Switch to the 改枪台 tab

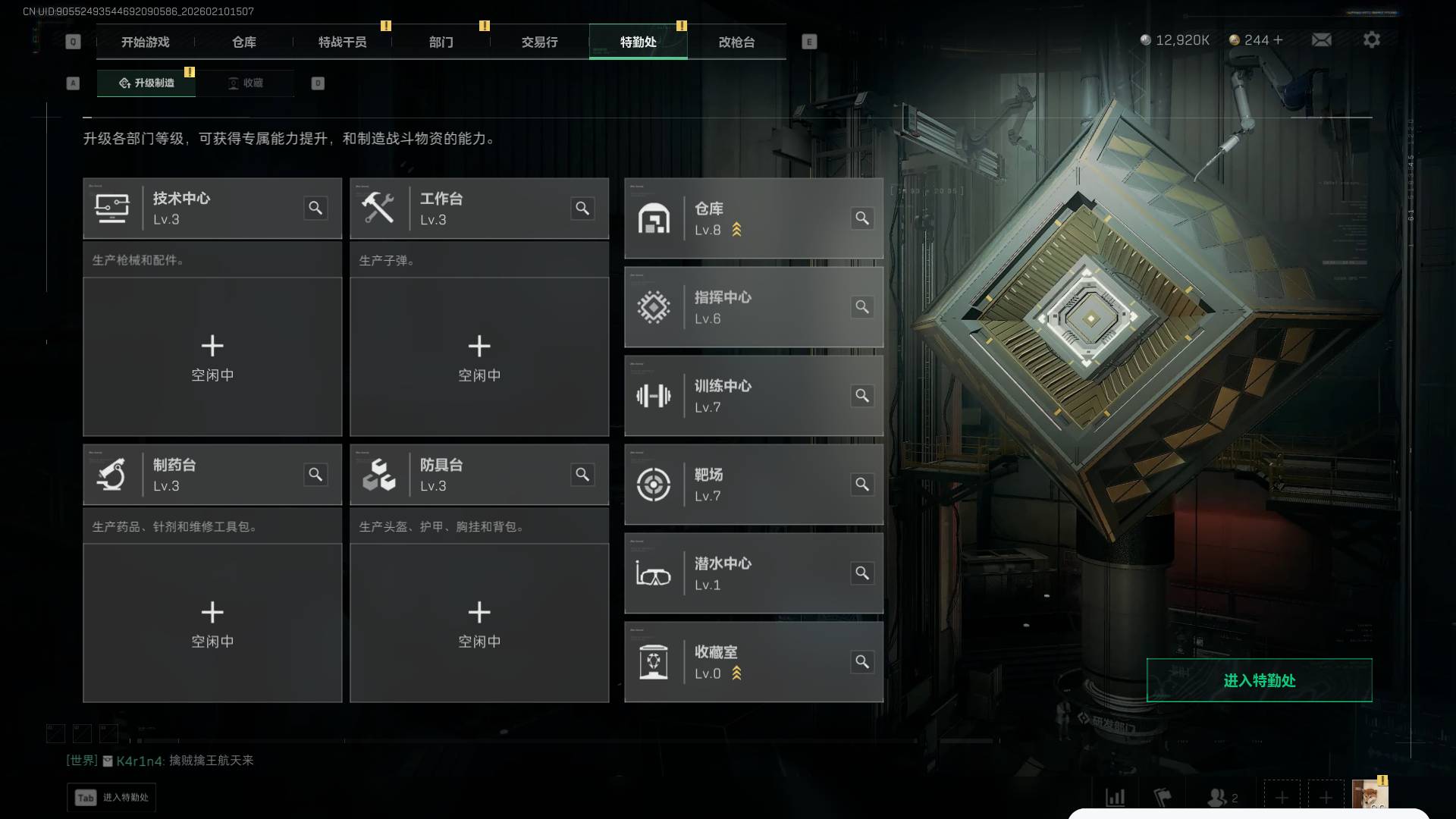click(736, 42)
